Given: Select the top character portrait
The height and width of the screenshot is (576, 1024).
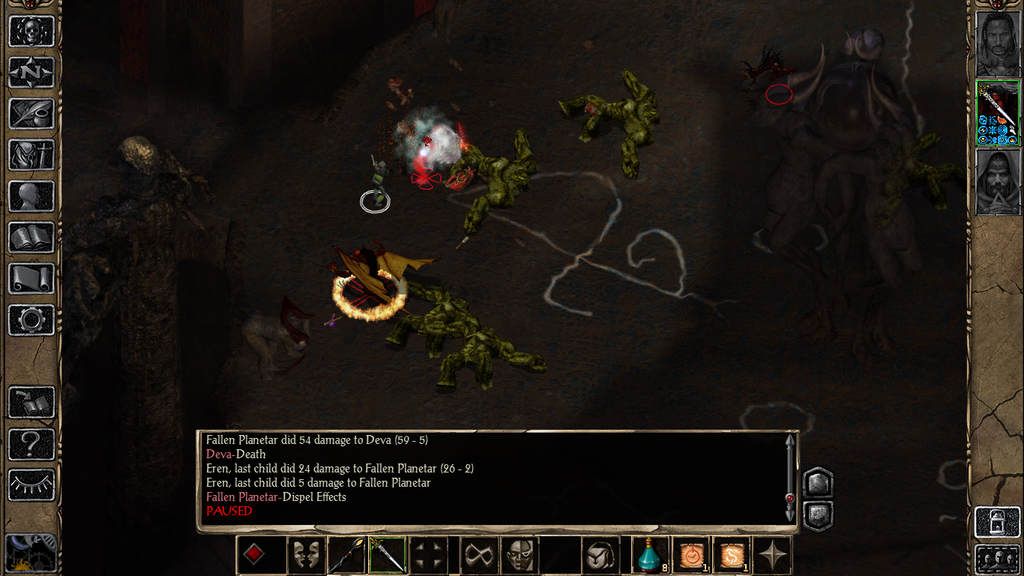Looking at the screenshot, I should 997,43.
